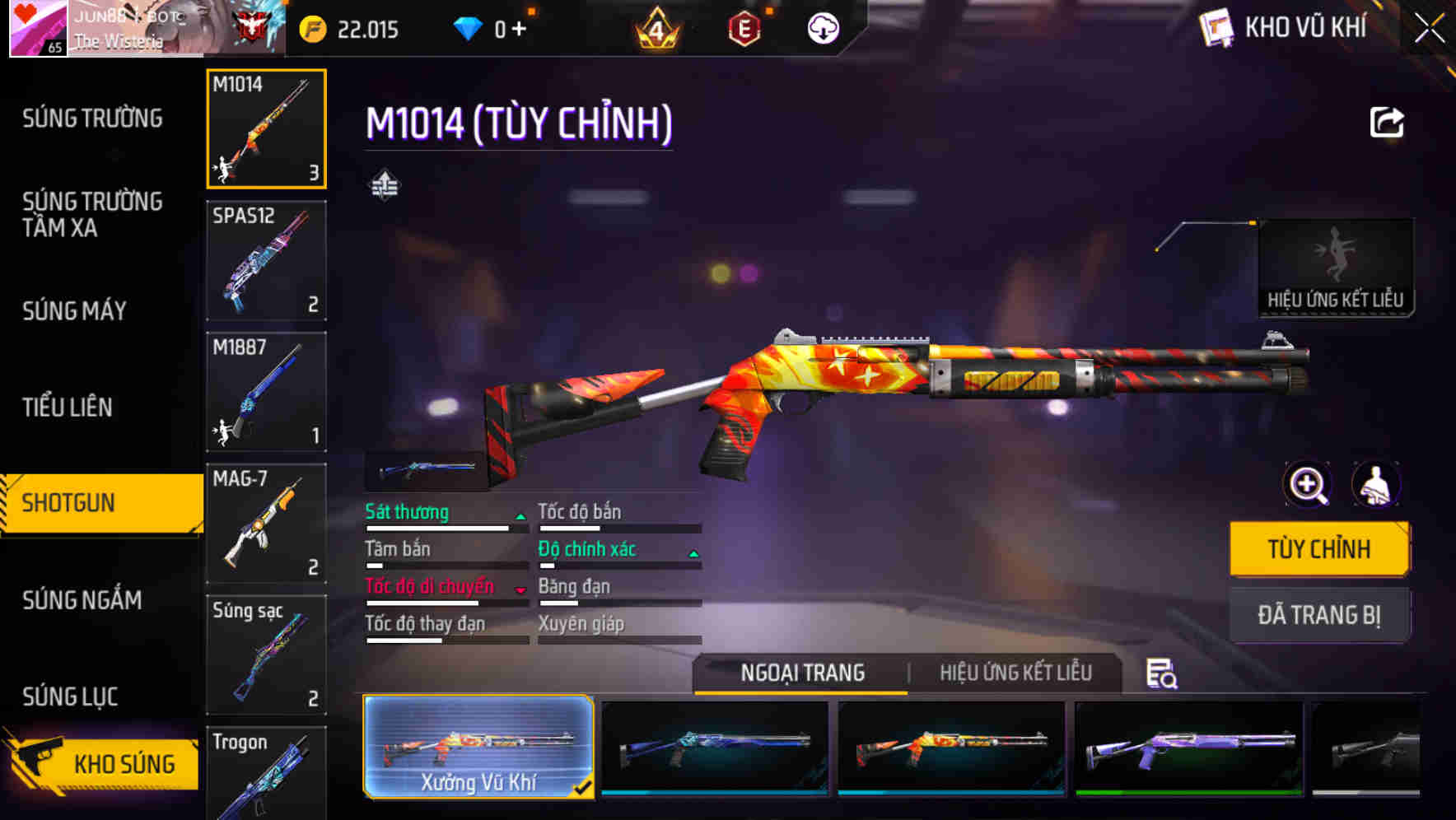Open the share icon next to M1014 title
The image size is (1456, 820).
tap(1387, 121)
